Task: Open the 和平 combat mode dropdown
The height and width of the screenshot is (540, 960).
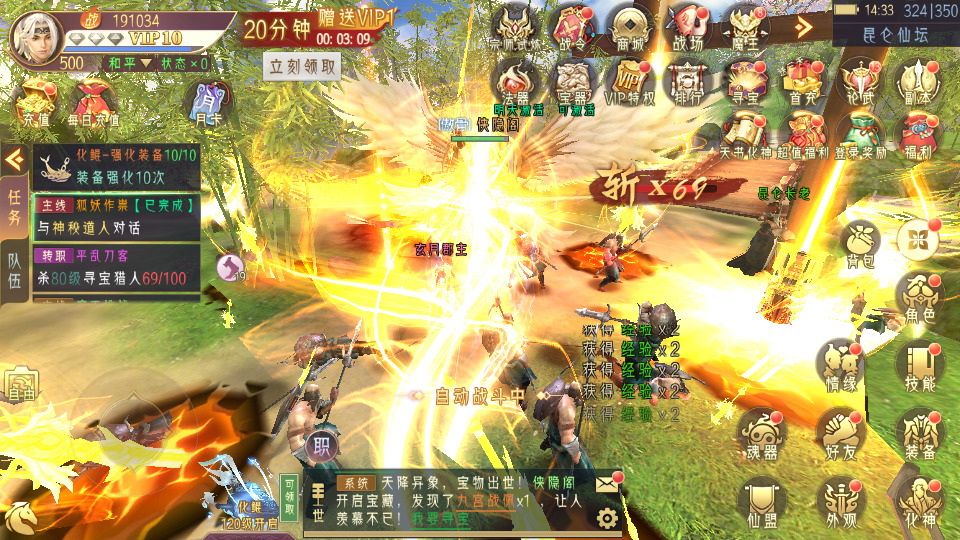Action: pyautogui.click(x=129, y=62)
